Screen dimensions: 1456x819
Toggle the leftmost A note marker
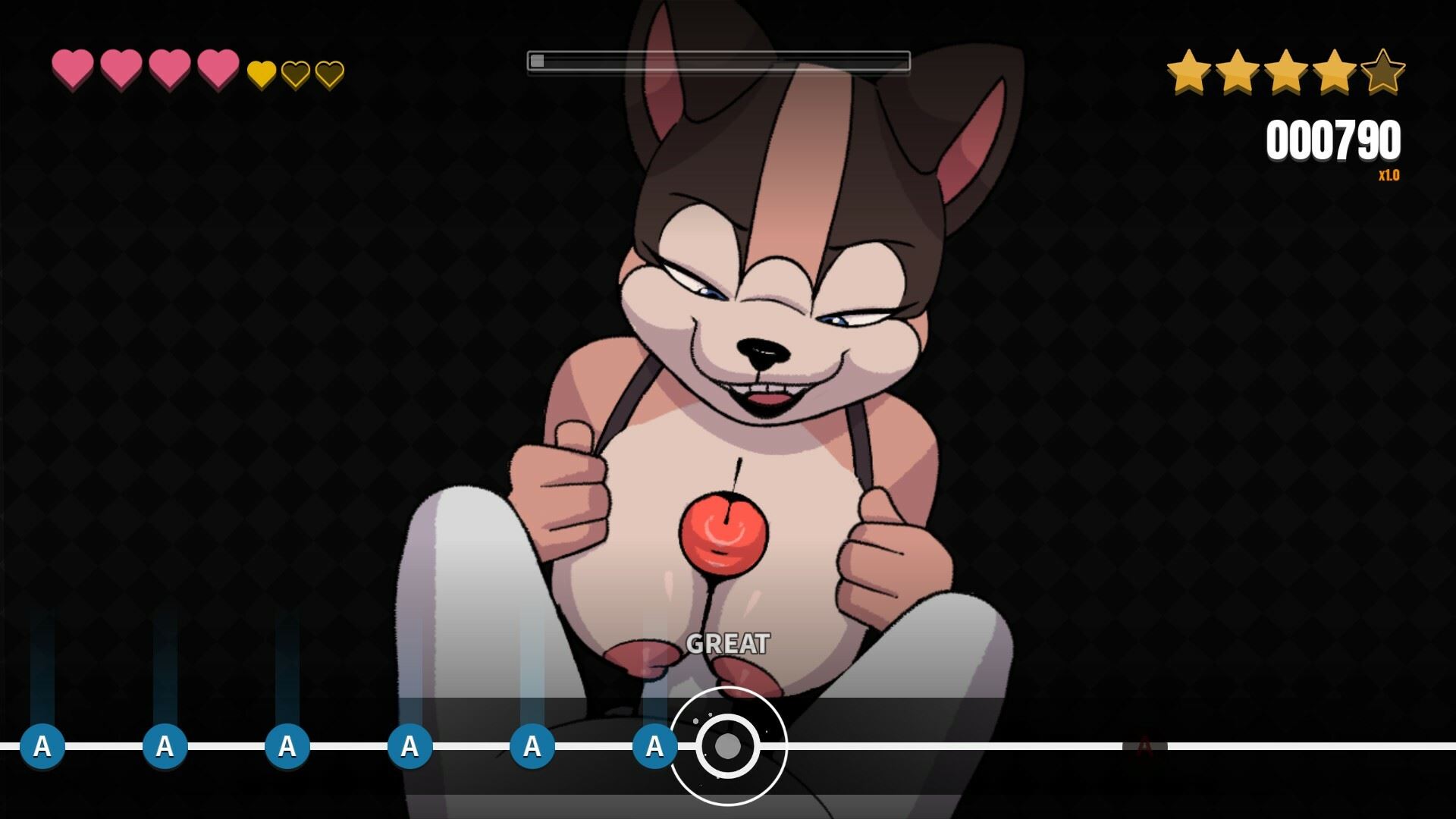pyautogui.click(x=42, y=746)
